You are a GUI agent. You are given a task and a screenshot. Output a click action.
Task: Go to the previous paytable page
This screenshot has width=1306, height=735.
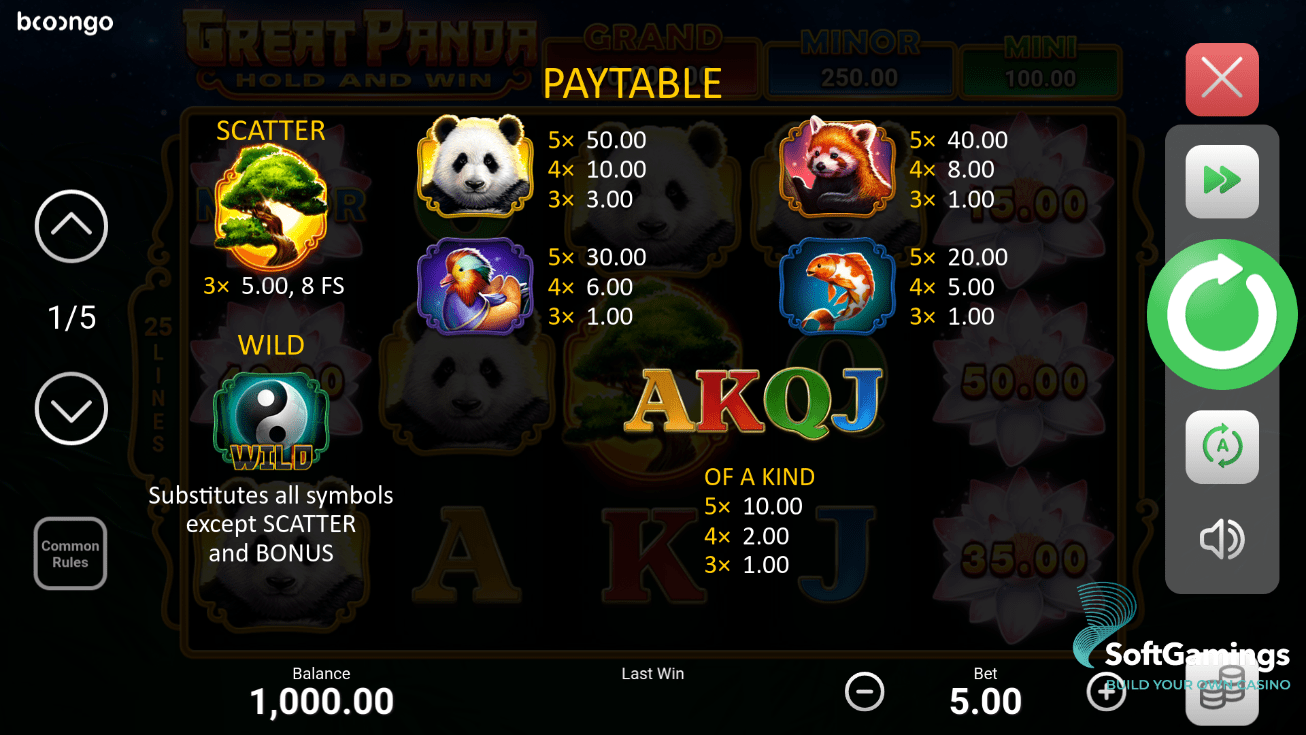pyautogui.click(x=70, y=227)
